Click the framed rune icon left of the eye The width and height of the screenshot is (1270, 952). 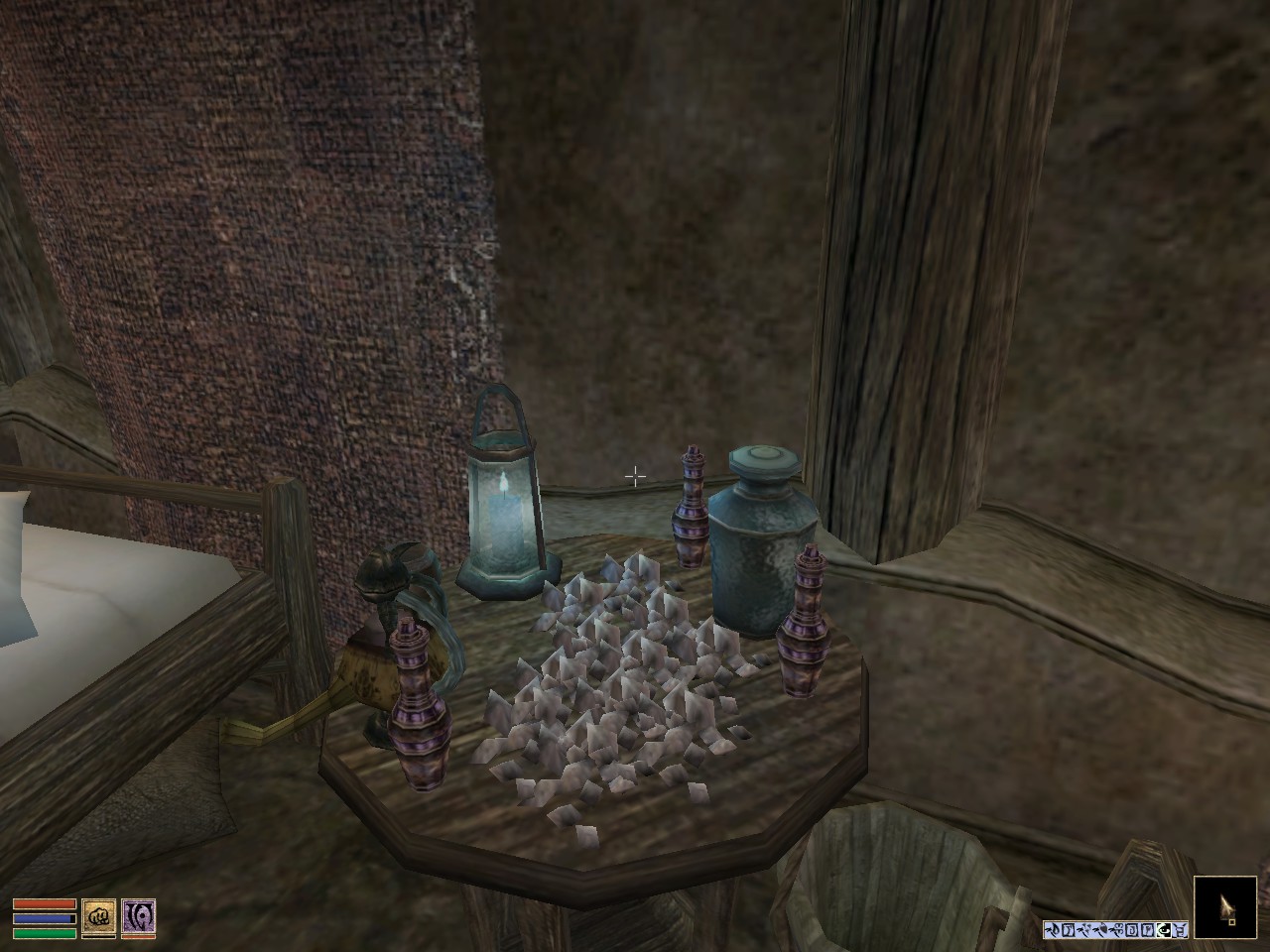pyautogui.click(x=1148, y=929)
